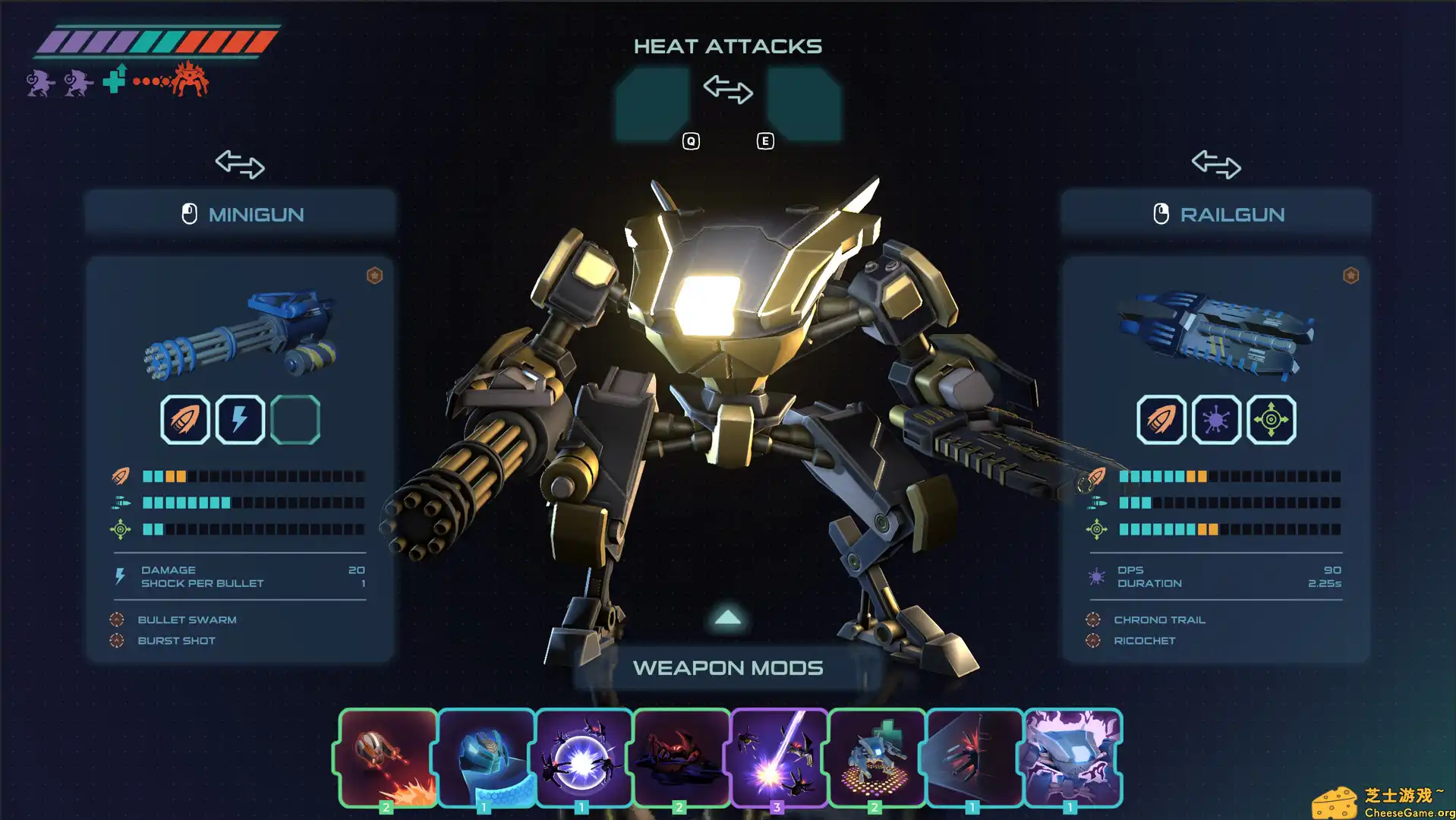Select the turret mod thumbnail marked with 2
This screenshot has width=1456, height=820.
coord(877,755)
